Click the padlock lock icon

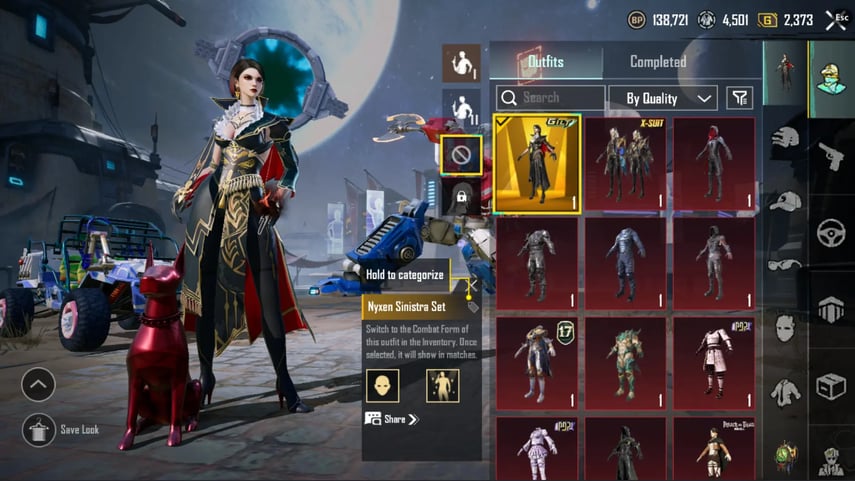461,197
